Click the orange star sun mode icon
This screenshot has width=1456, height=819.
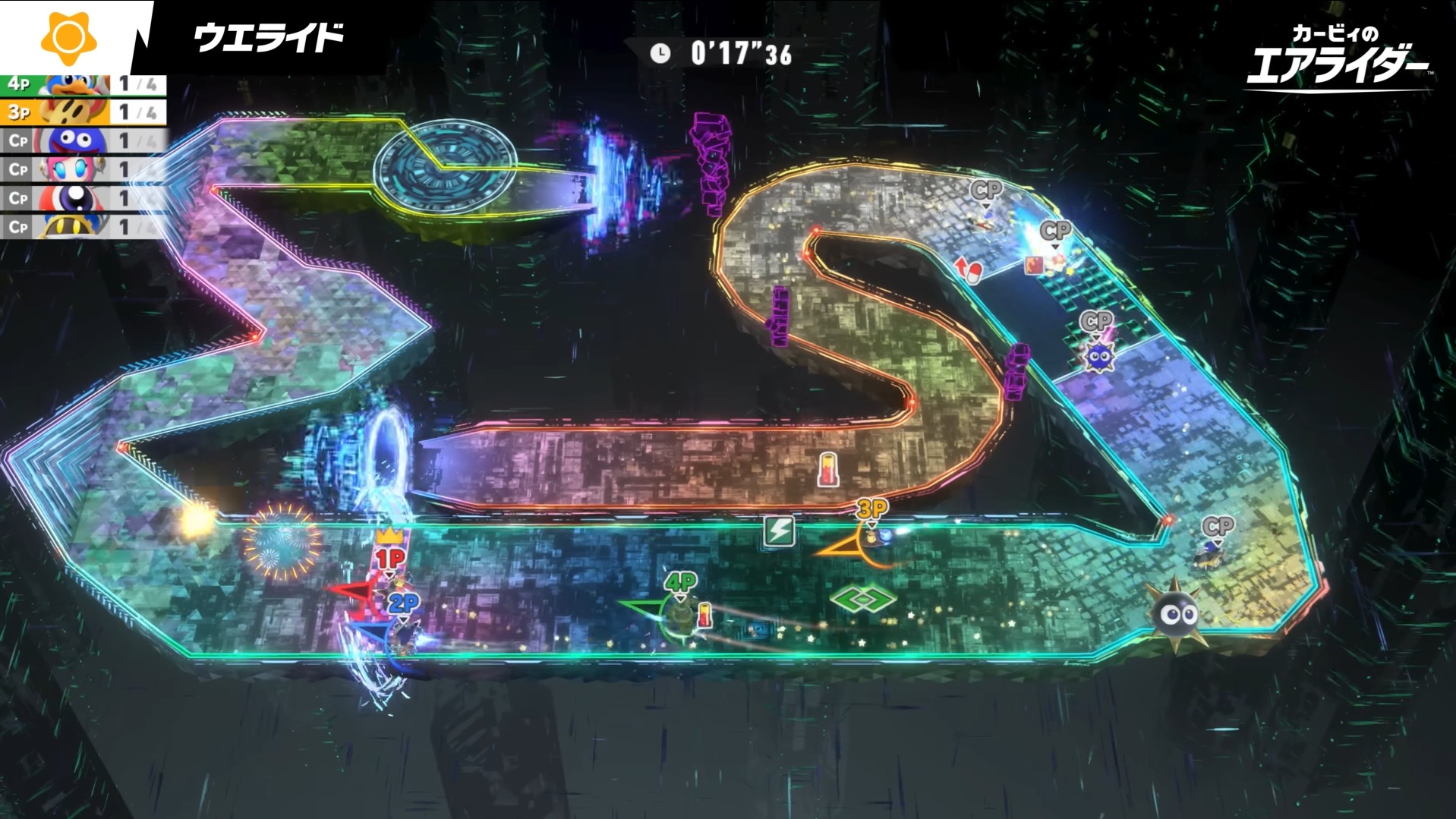click(68, 36)
